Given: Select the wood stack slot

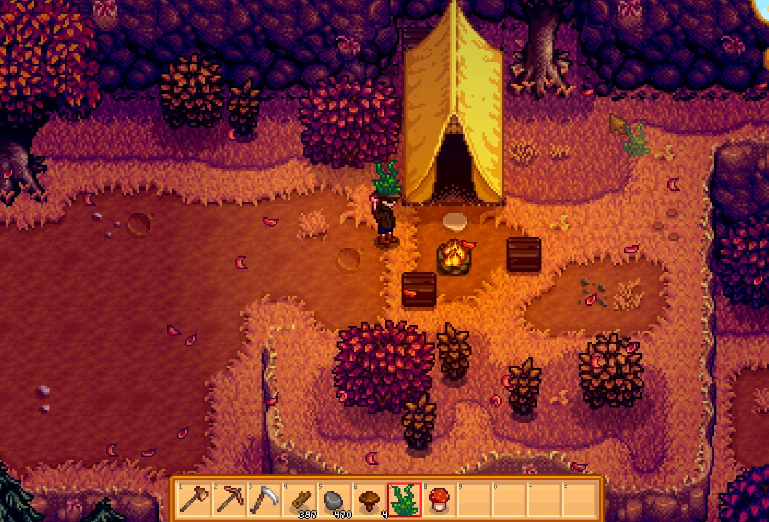Looking at the screenshot, I should [300, 497].
